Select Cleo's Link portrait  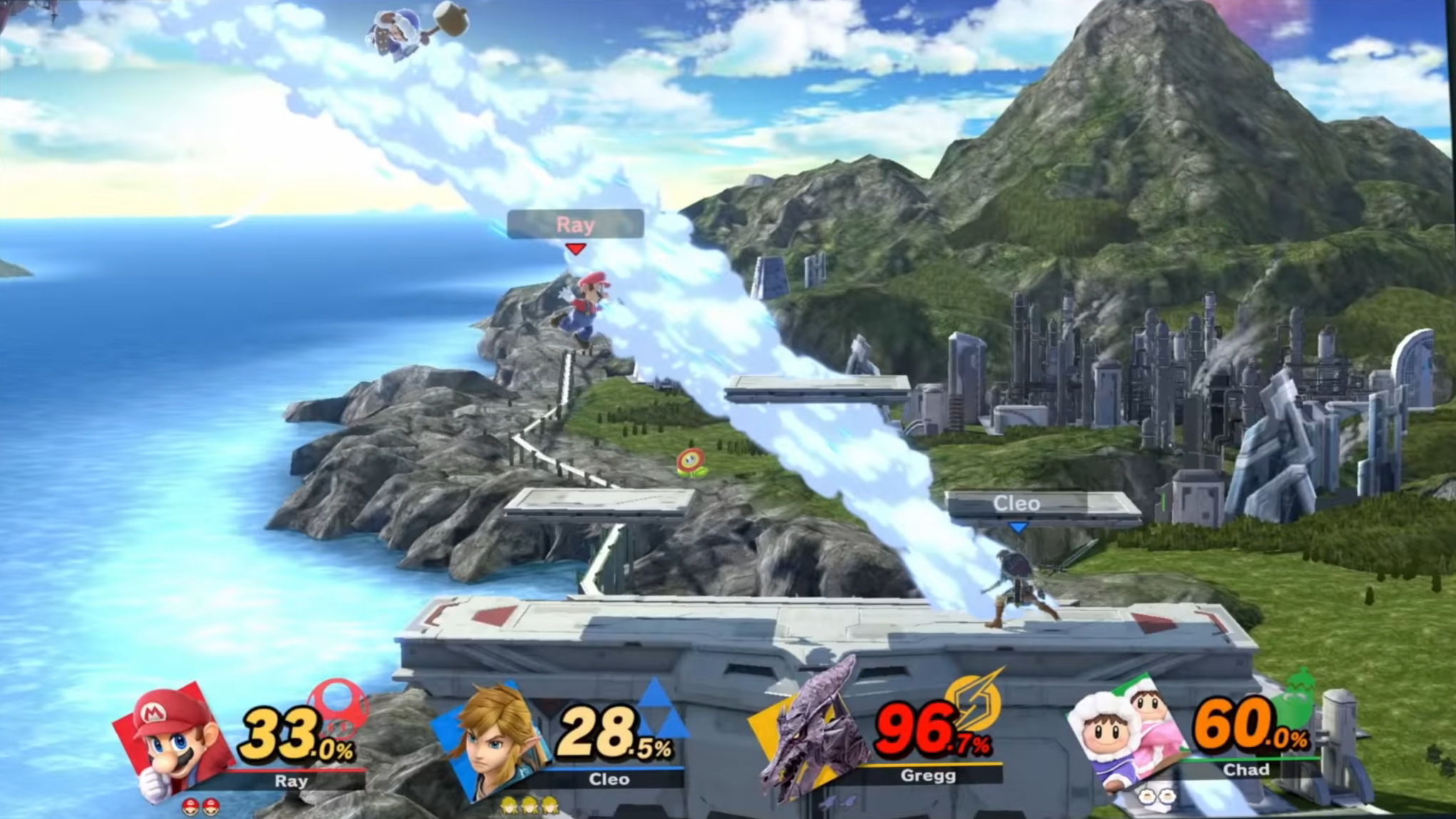coord(493,741)
